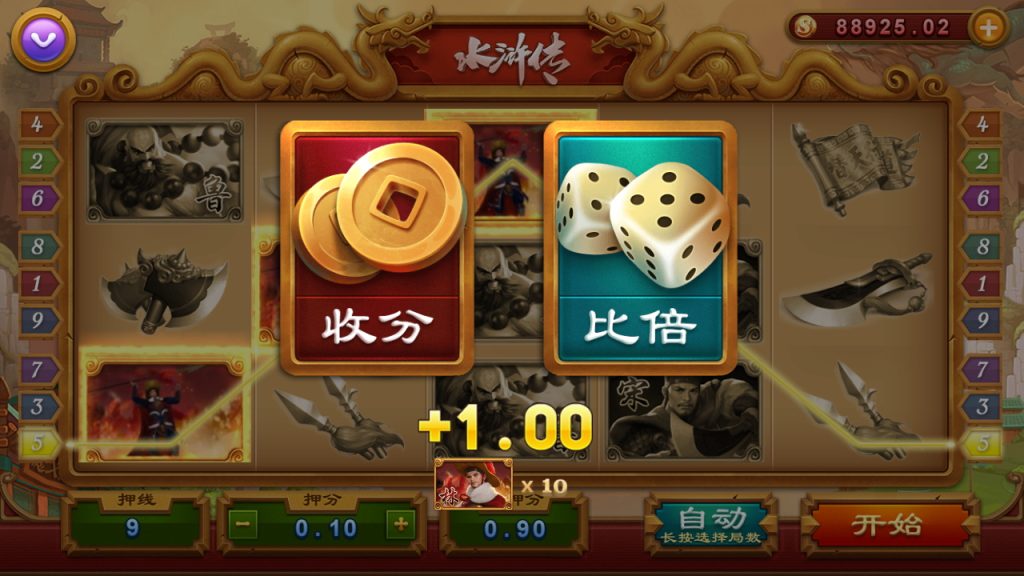Start the spin with 开始
This screenshot has height=576, width=1024.
(887, 524)
